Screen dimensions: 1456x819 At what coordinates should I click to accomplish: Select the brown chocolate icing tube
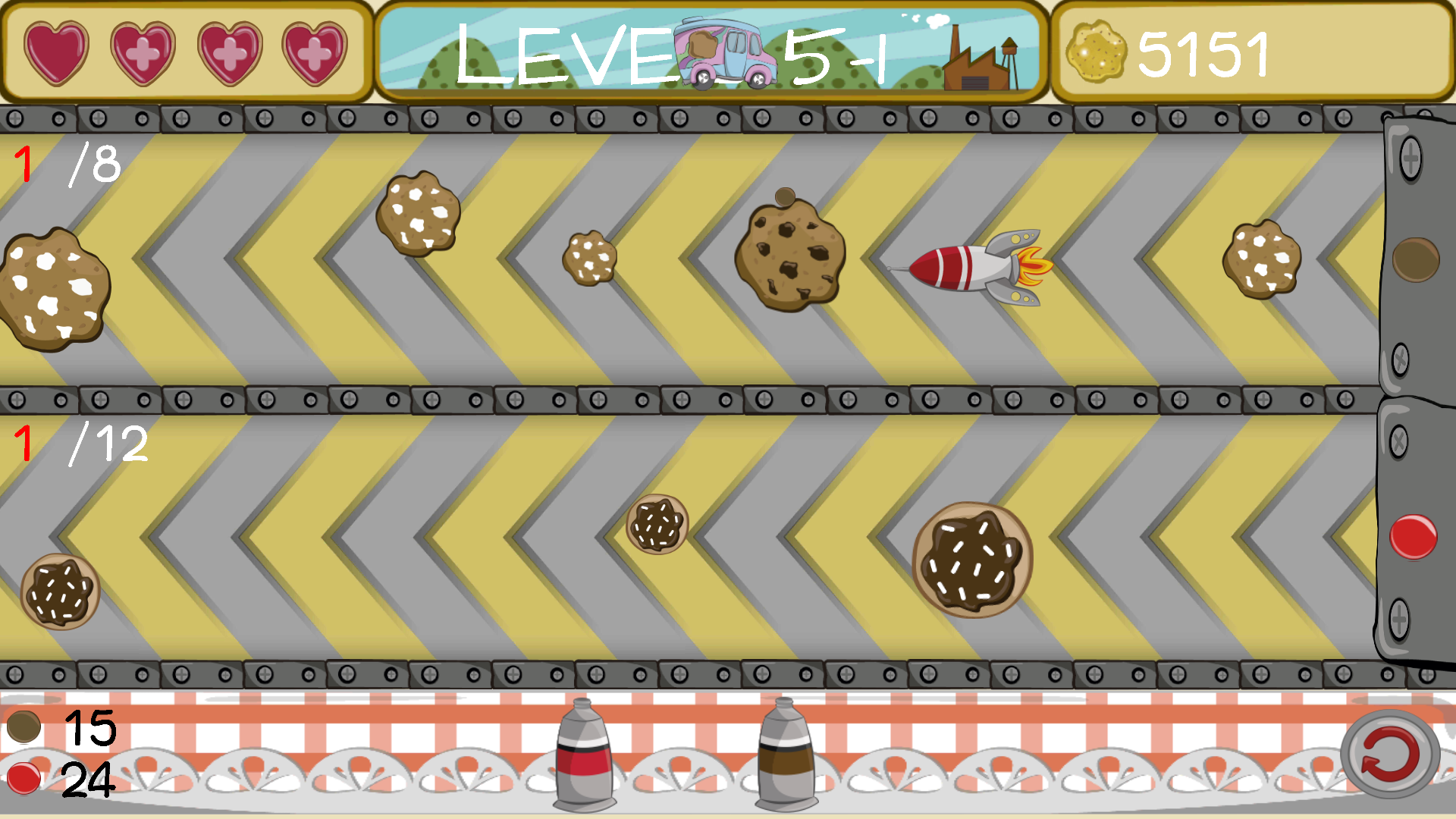pos(786,755)
